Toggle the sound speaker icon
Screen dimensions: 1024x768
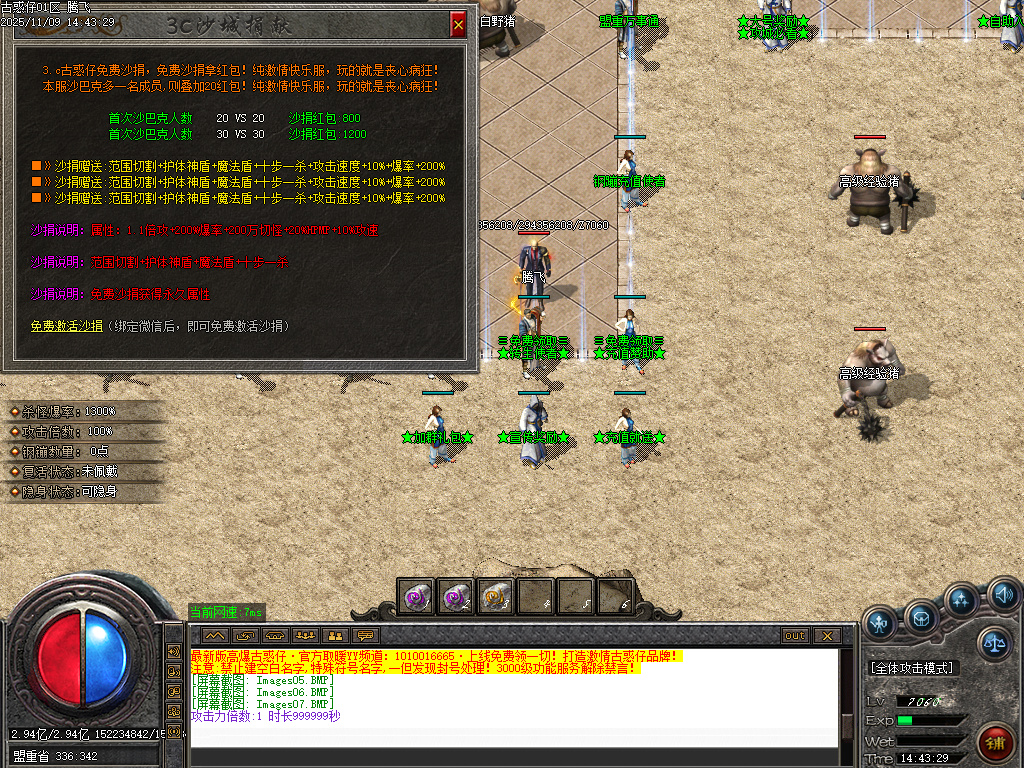(x=1002, y=597)
